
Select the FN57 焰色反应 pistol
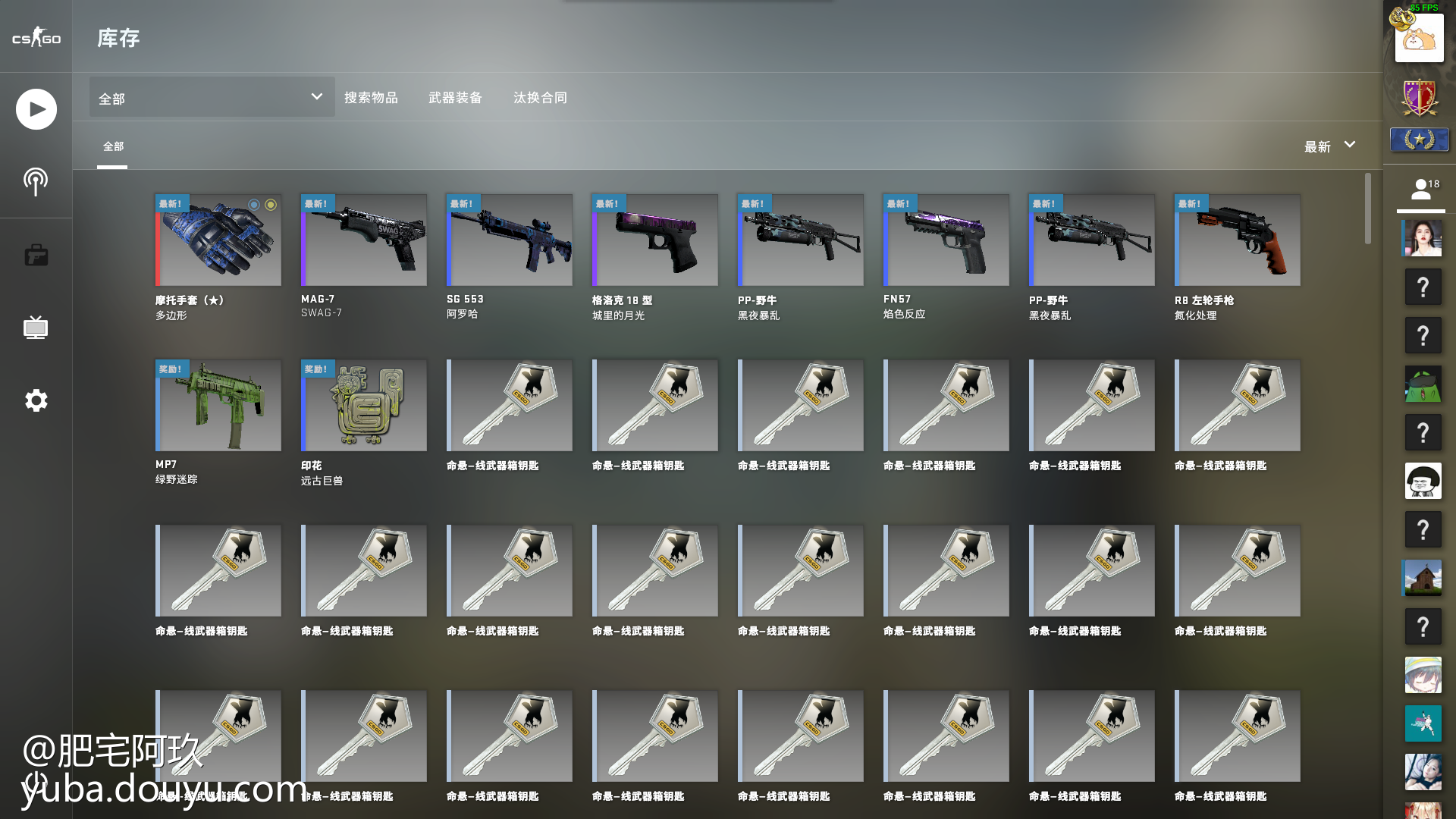(946, 240)
